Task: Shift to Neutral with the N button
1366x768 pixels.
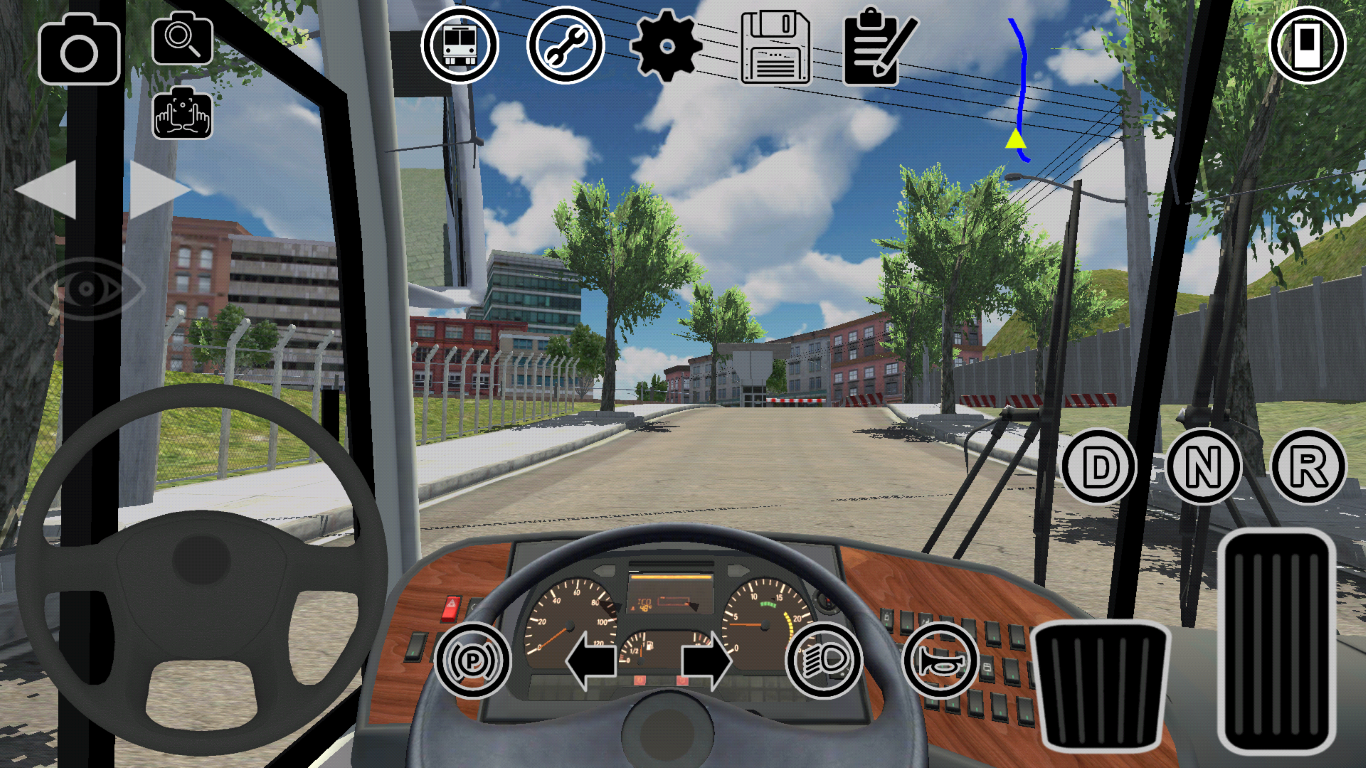Action: [1204, 465]
